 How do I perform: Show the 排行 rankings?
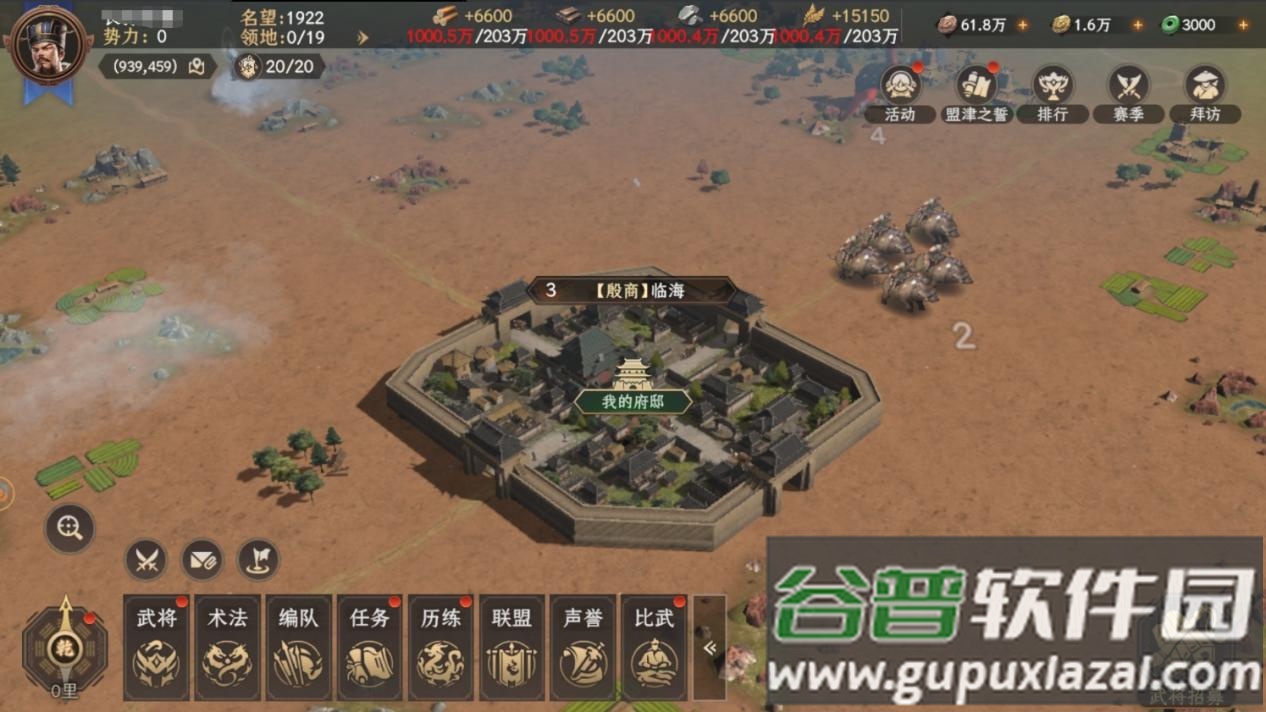[1052, 92]
